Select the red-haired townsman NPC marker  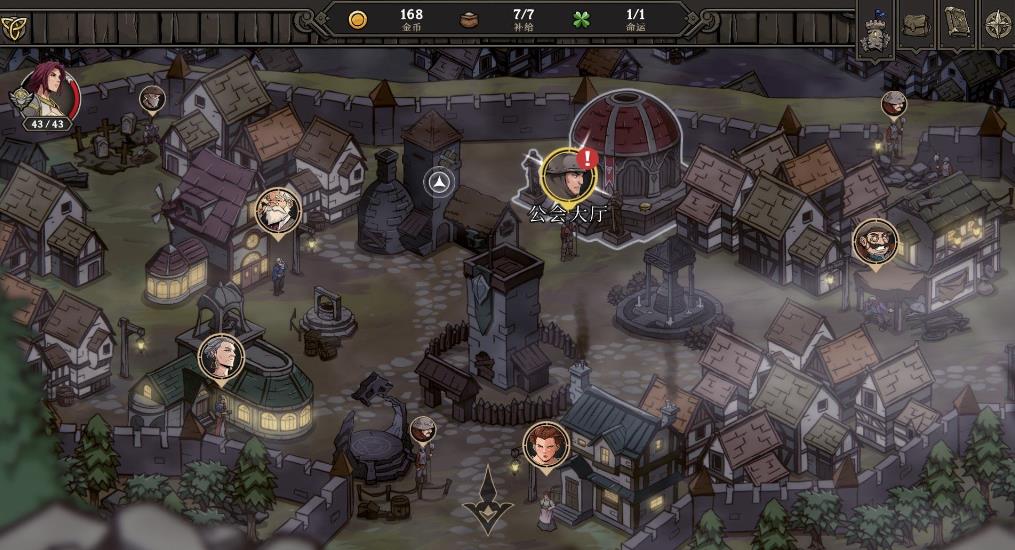[546, 444]
